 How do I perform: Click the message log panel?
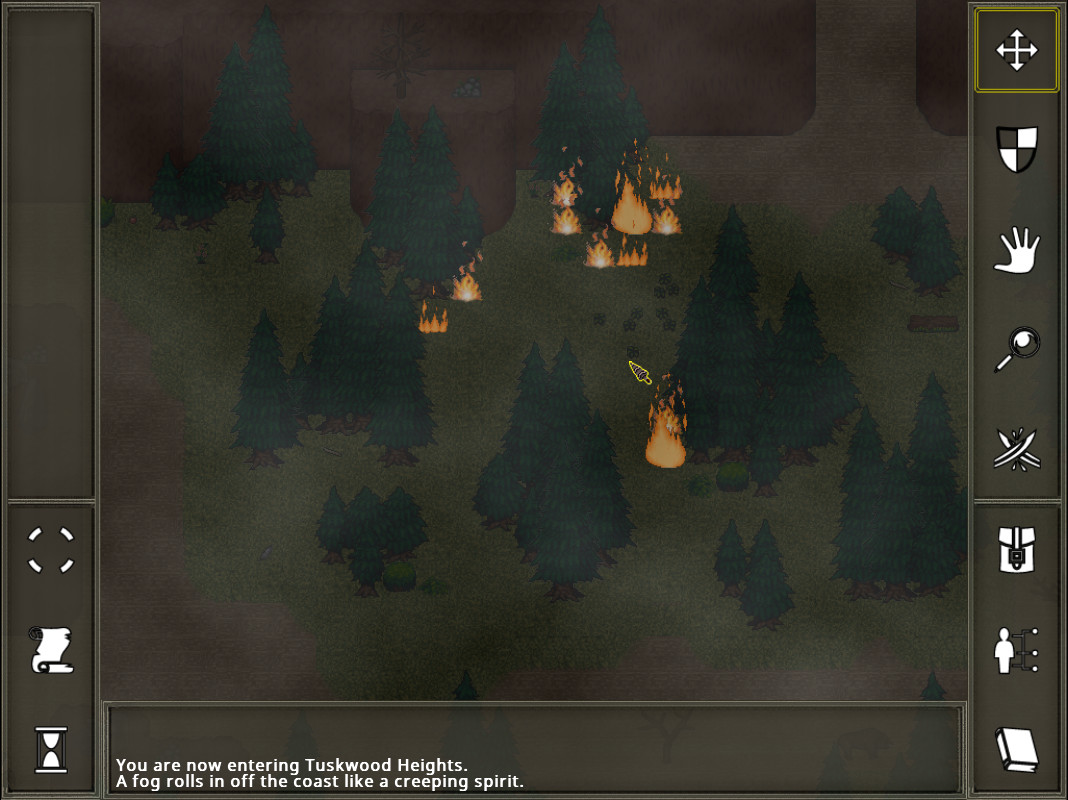(535, 750)
